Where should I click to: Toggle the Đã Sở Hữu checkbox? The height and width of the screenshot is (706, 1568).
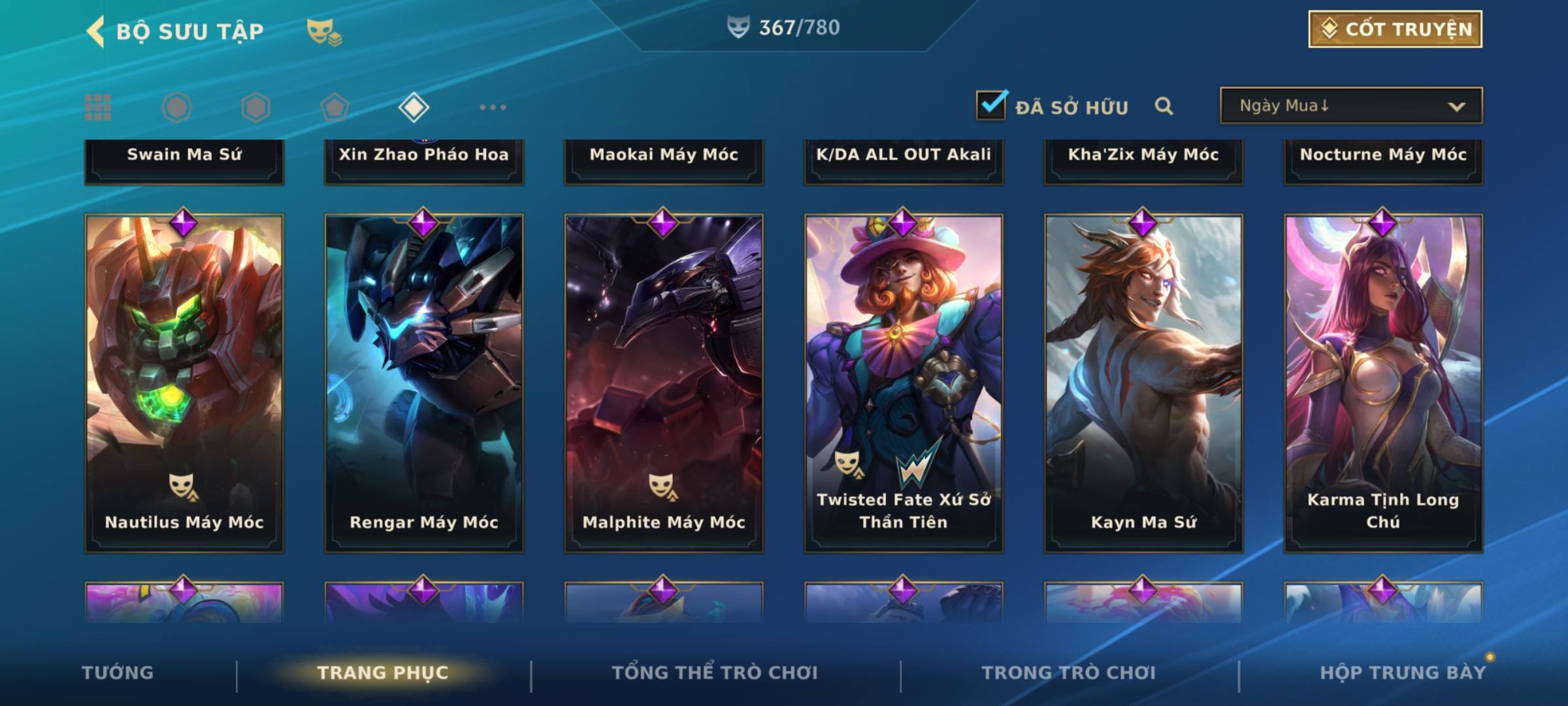click(x=991, y=105)
